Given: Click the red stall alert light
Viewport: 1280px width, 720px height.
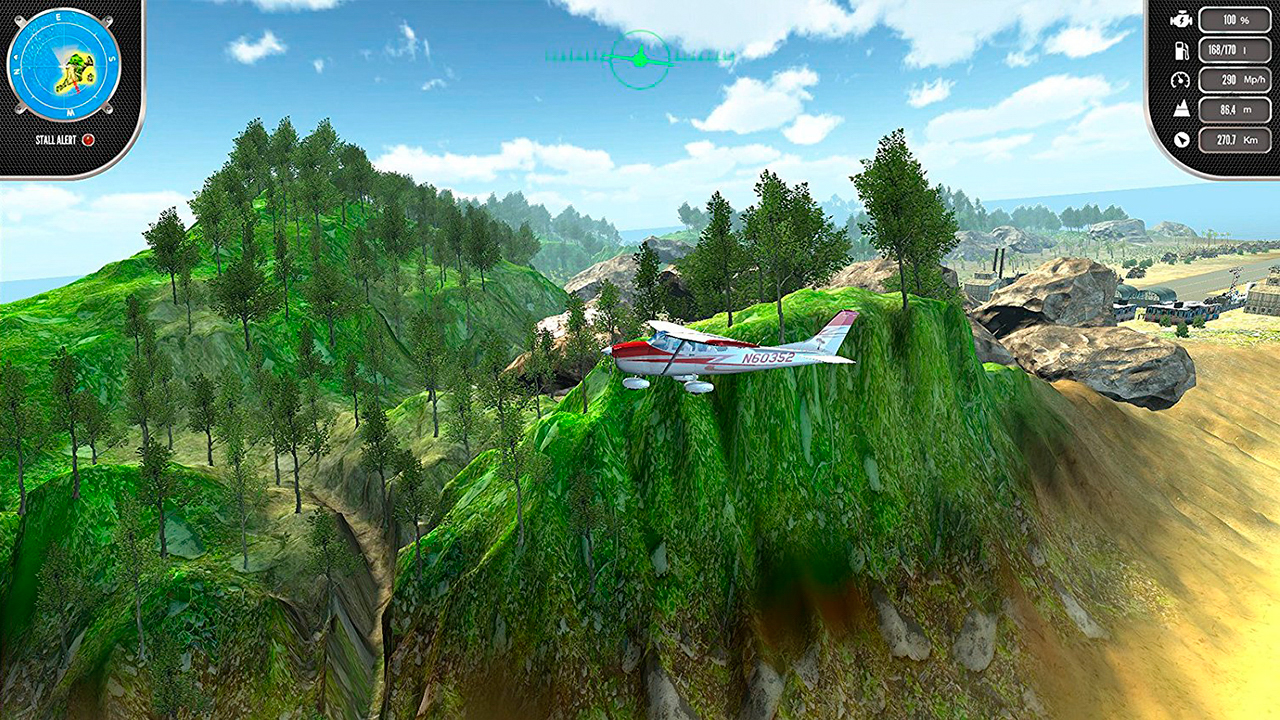Looking at the screenshot, I should [88, 140].
